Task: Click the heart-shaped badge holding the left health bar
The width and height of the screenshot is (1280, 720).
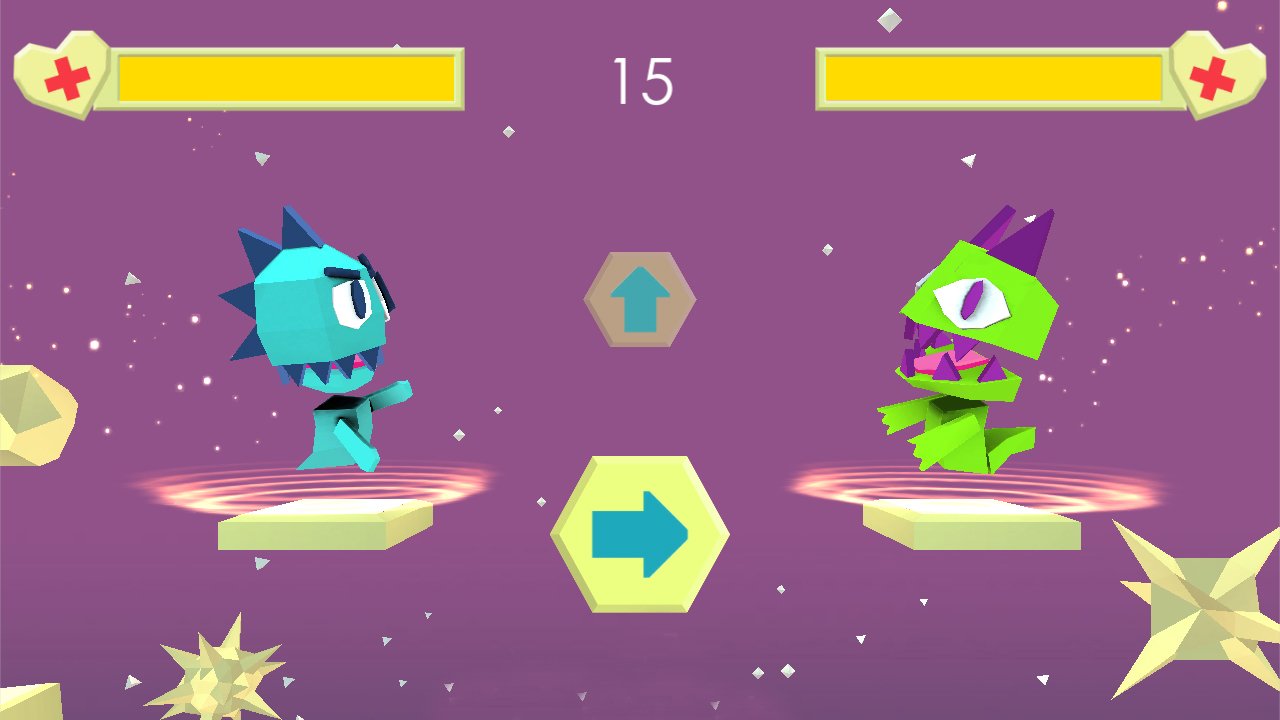Action: coord(62,72)
